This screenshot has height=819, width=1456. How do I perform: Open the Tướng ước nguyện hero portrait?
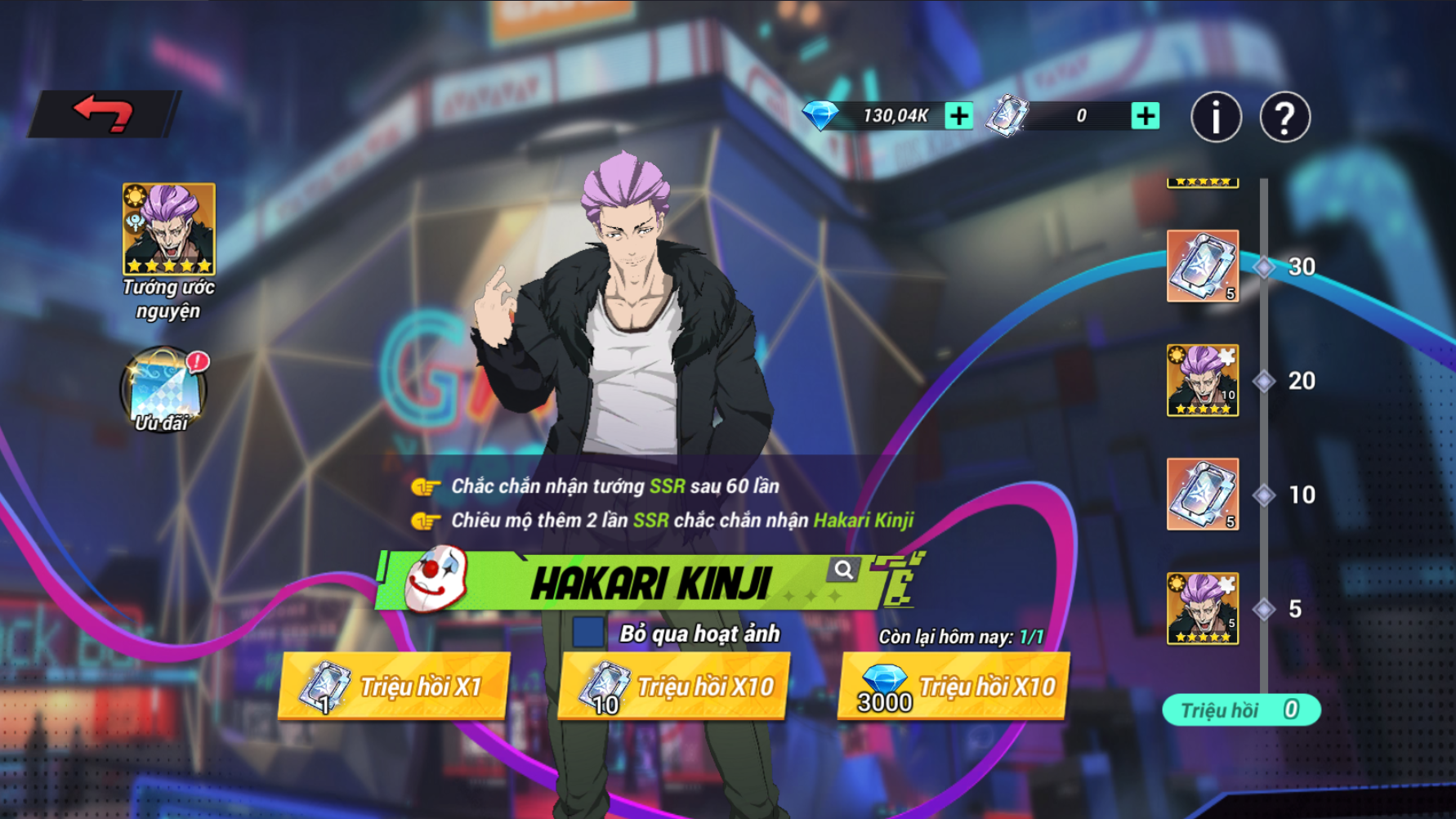(169, 229)
